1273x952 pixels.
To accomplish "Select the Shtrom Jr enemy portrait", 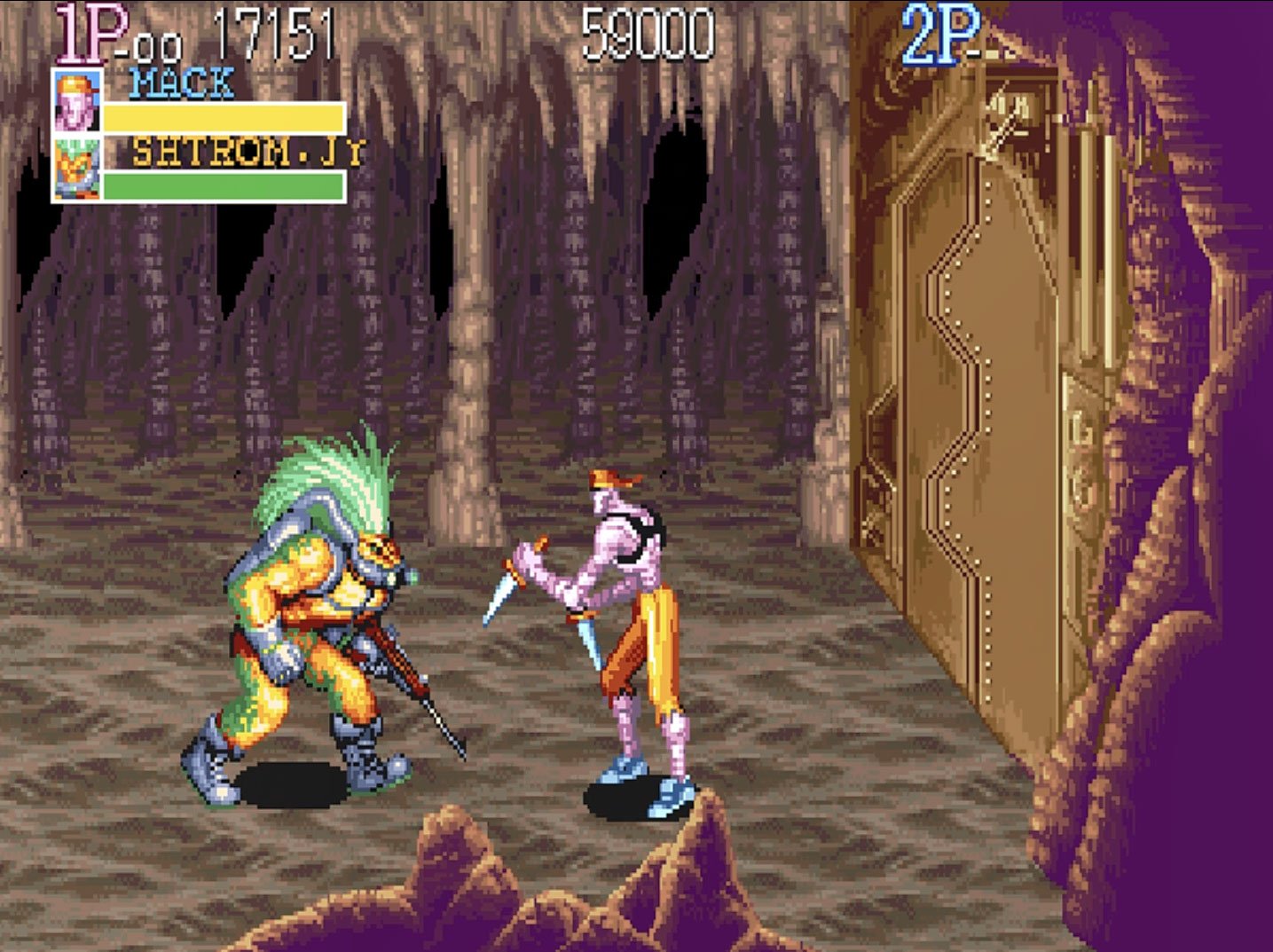I will (x=76, y=168).
